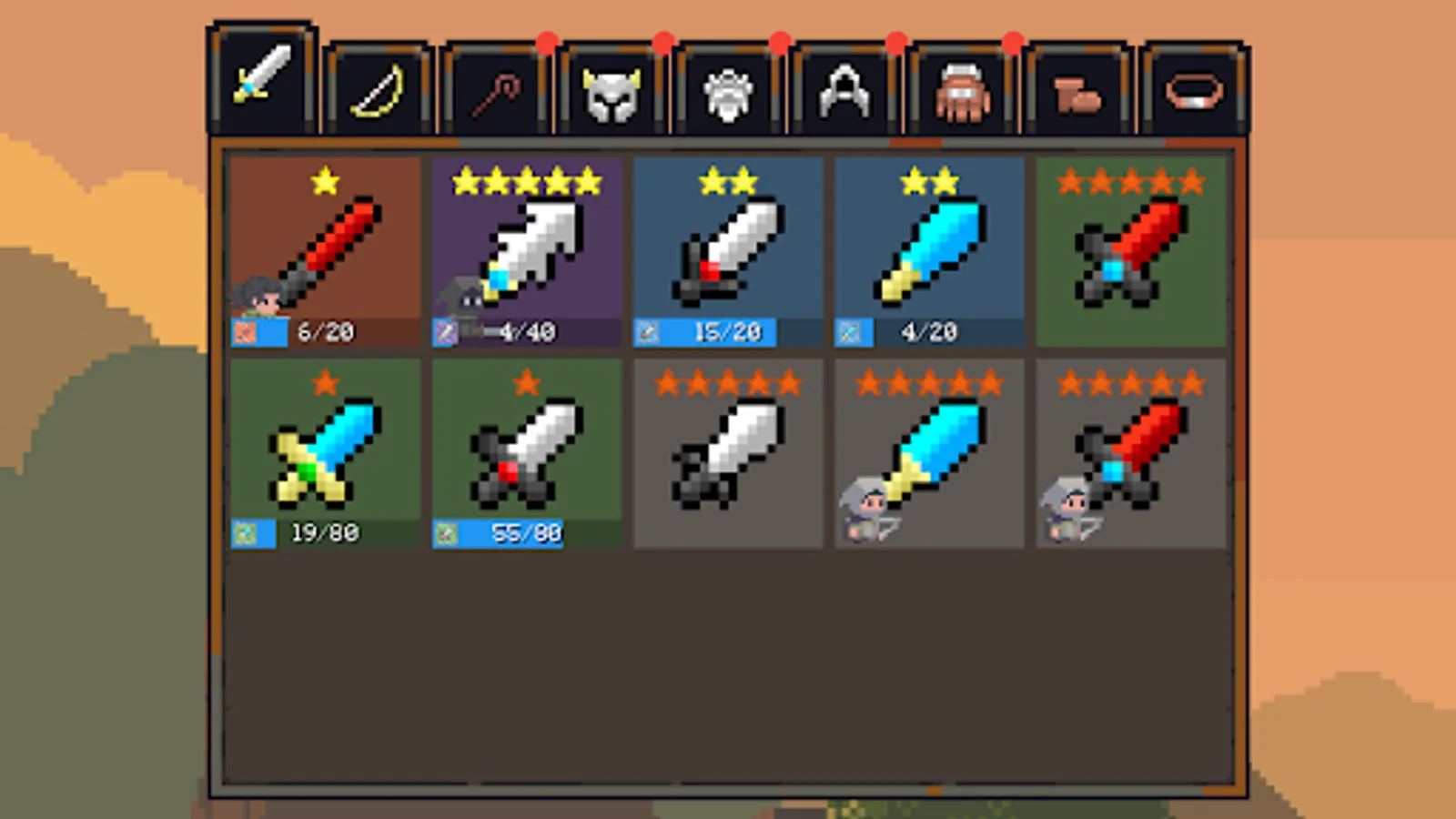Image resolution: width=1456 pixels, height=819 pixels.
Task: Open the boots tab marked with red dot
Action: [1078, 86]
